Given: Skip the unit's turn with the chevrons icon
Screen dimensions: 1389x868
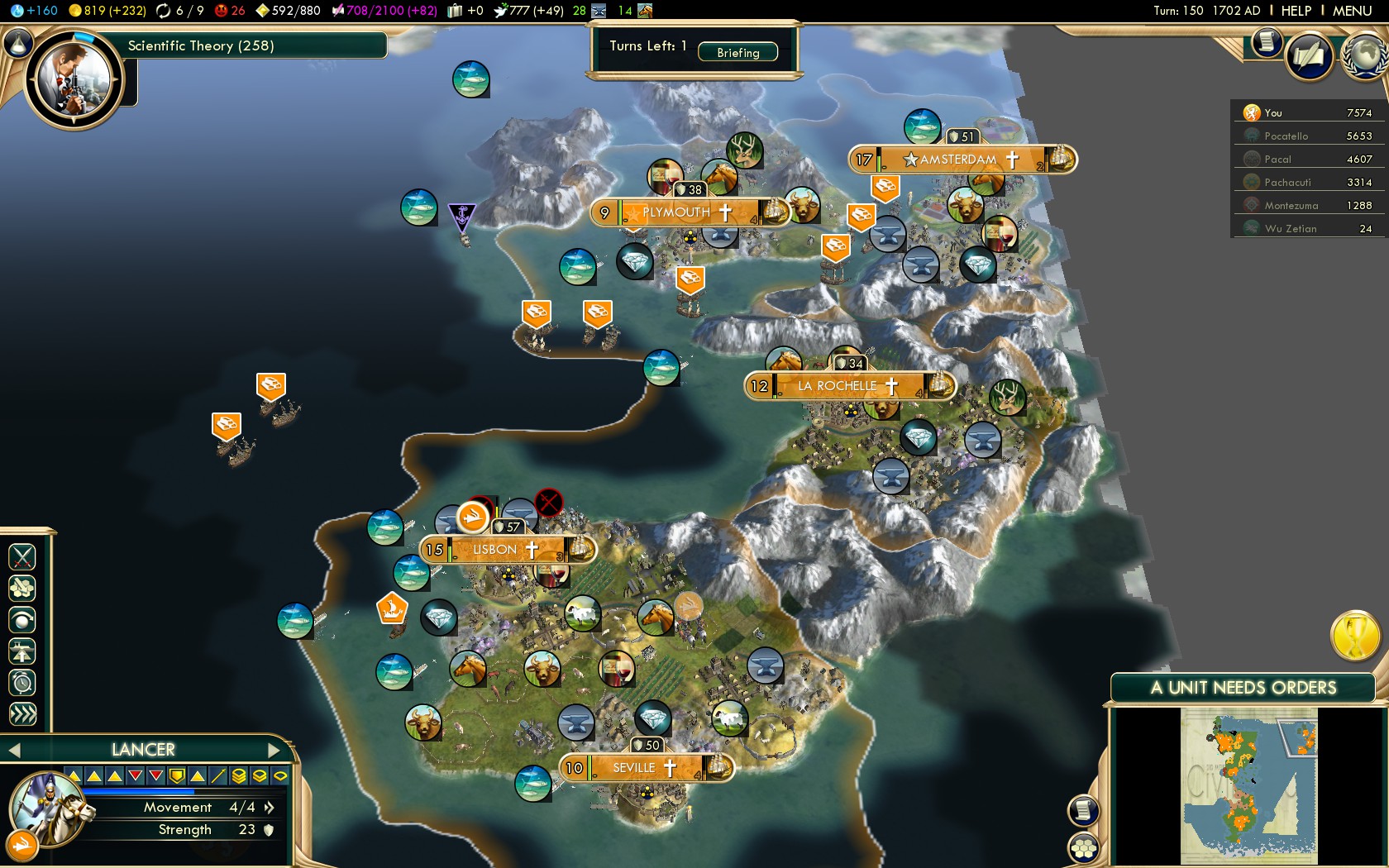Looking at the screenshot, I should click(22, 710).
